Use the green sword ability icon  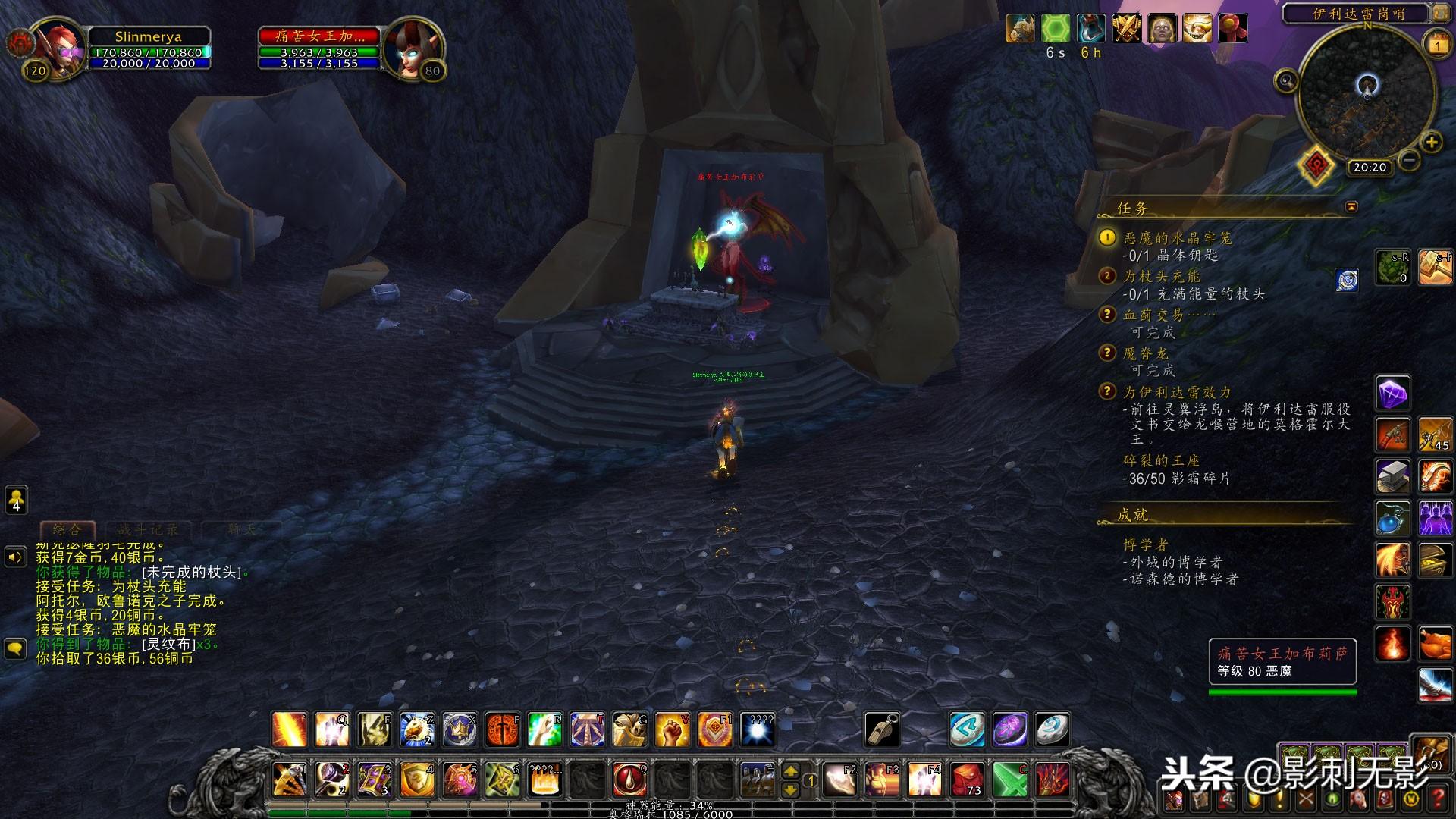coord(1009,779)
